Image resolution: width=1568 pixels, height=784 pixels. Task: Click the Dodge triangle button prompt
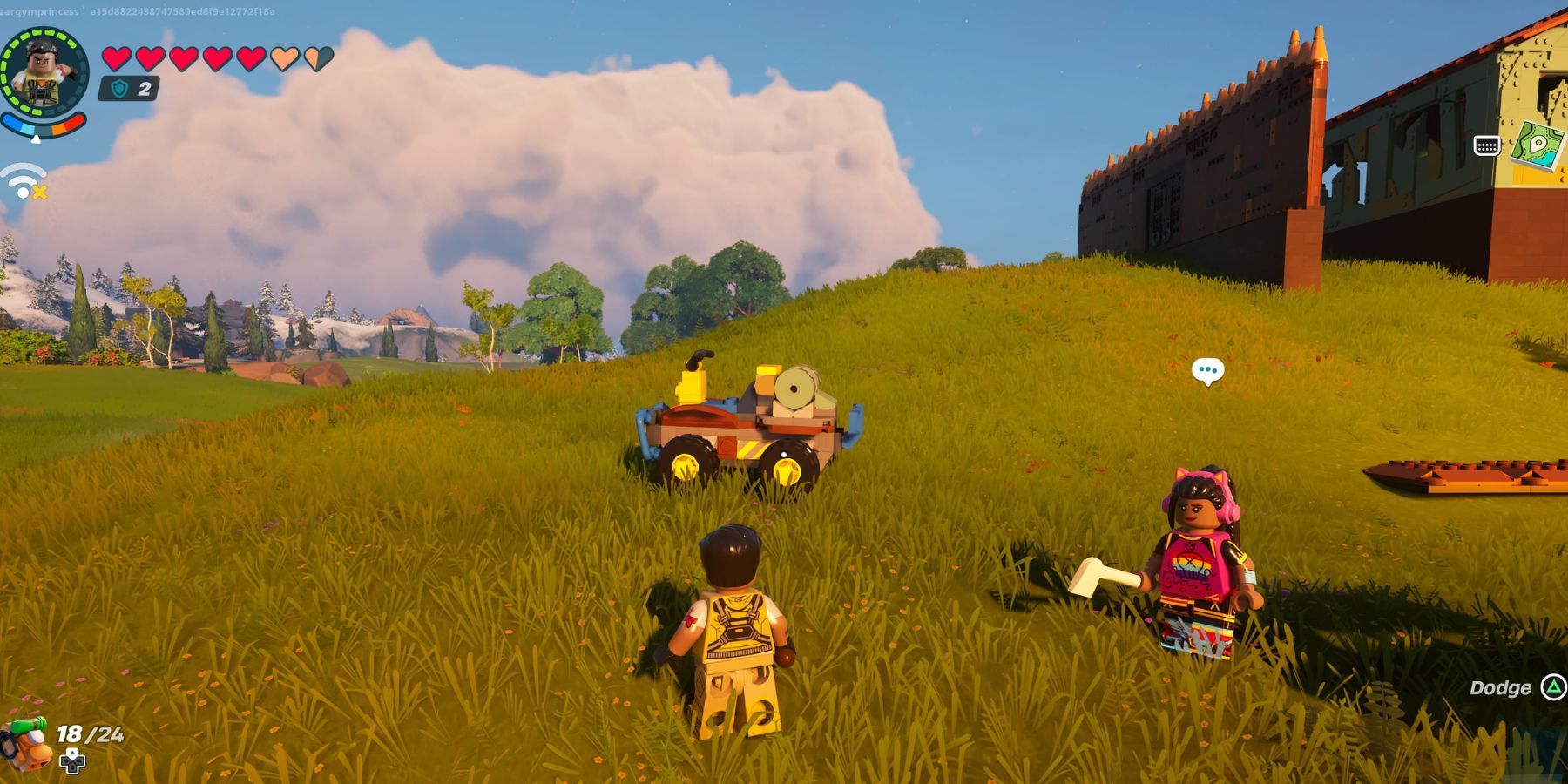(1555, 688)
